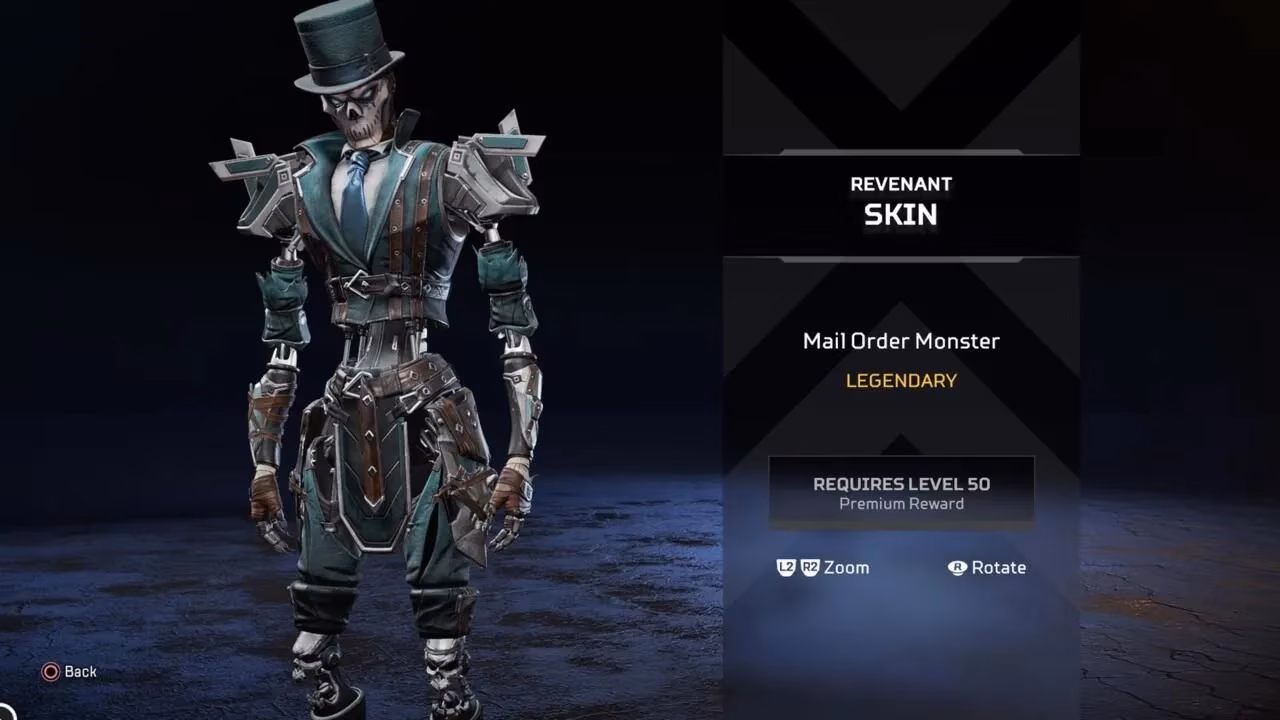Select the REVENANT SKIN header
This screenshot has width=1280, height=720.
click(x=900, y=199)
